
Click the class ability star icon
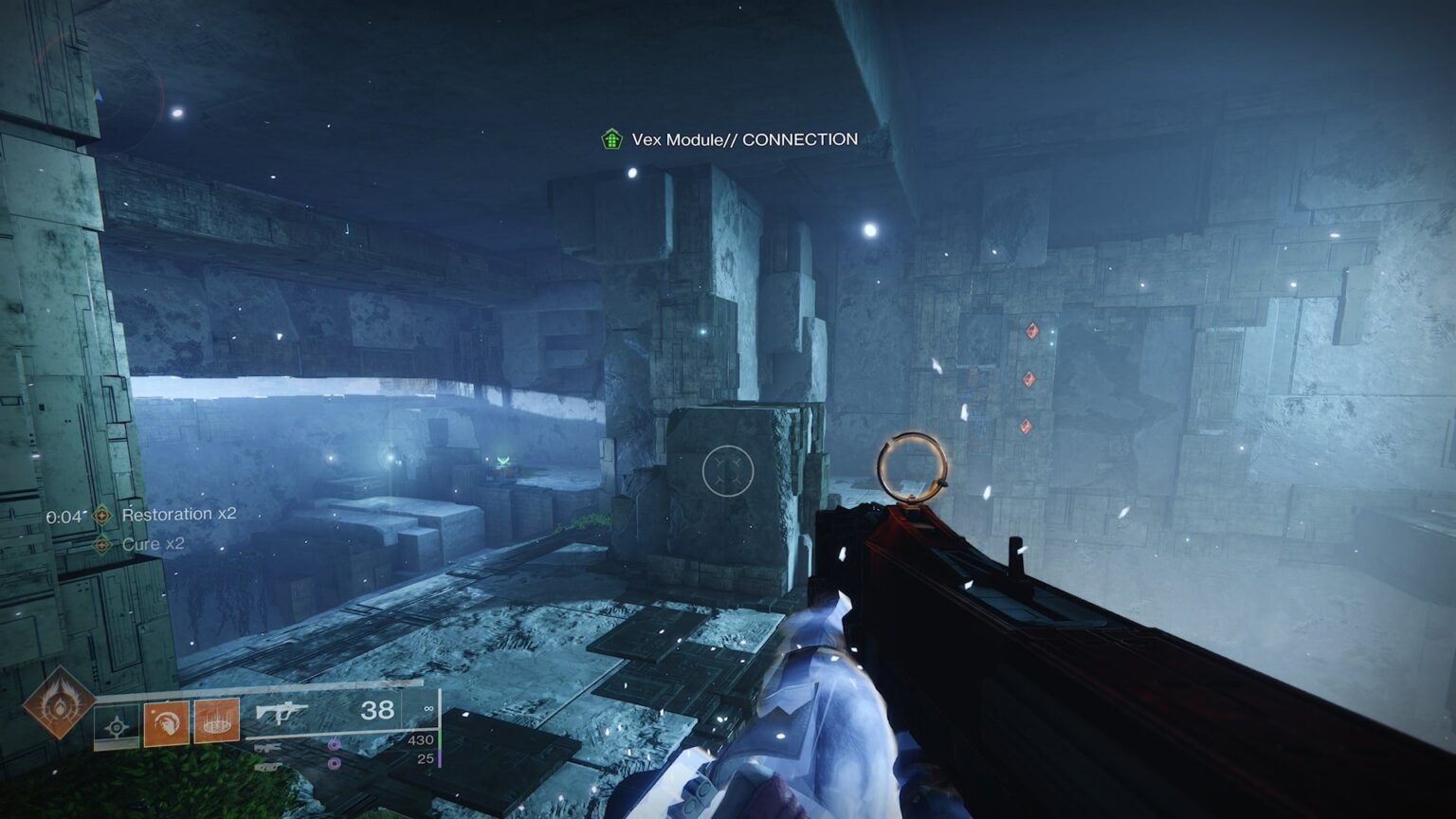pos(115,724)
